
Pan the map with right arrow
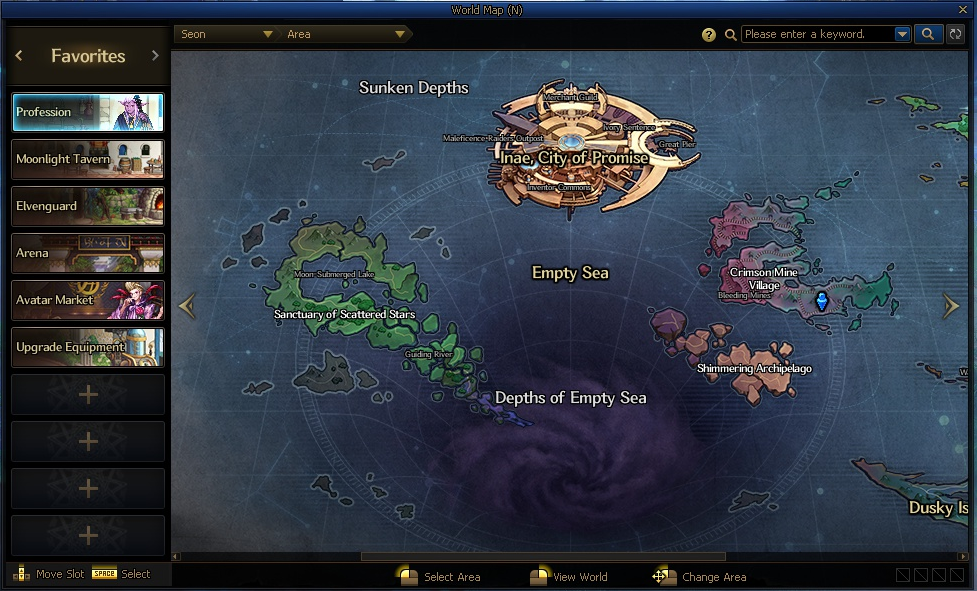(x=951, y=307)
